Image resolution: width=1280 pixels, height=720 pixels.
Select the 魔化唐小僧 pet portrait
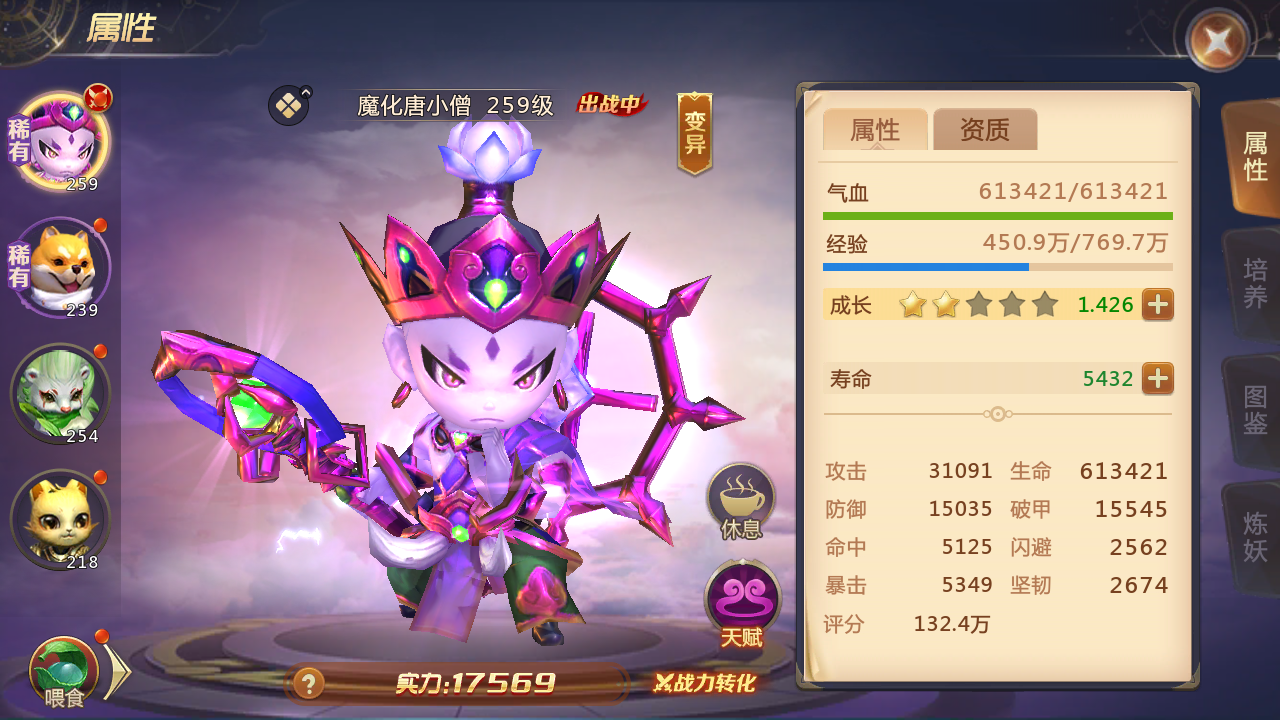tap(63, 142)
